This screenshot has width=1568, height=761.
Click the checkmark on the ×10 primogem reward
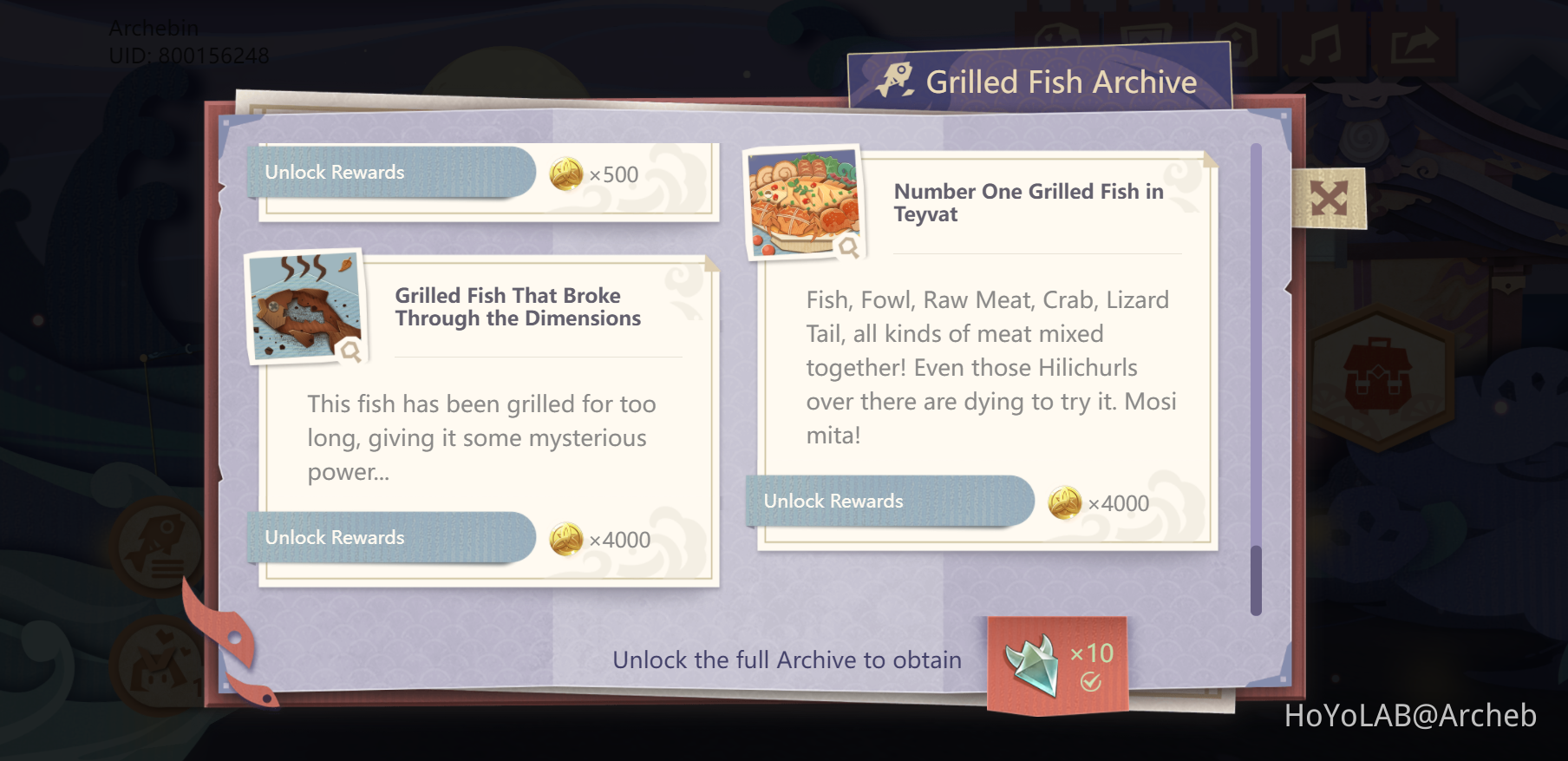click(x=1091, y=684)
